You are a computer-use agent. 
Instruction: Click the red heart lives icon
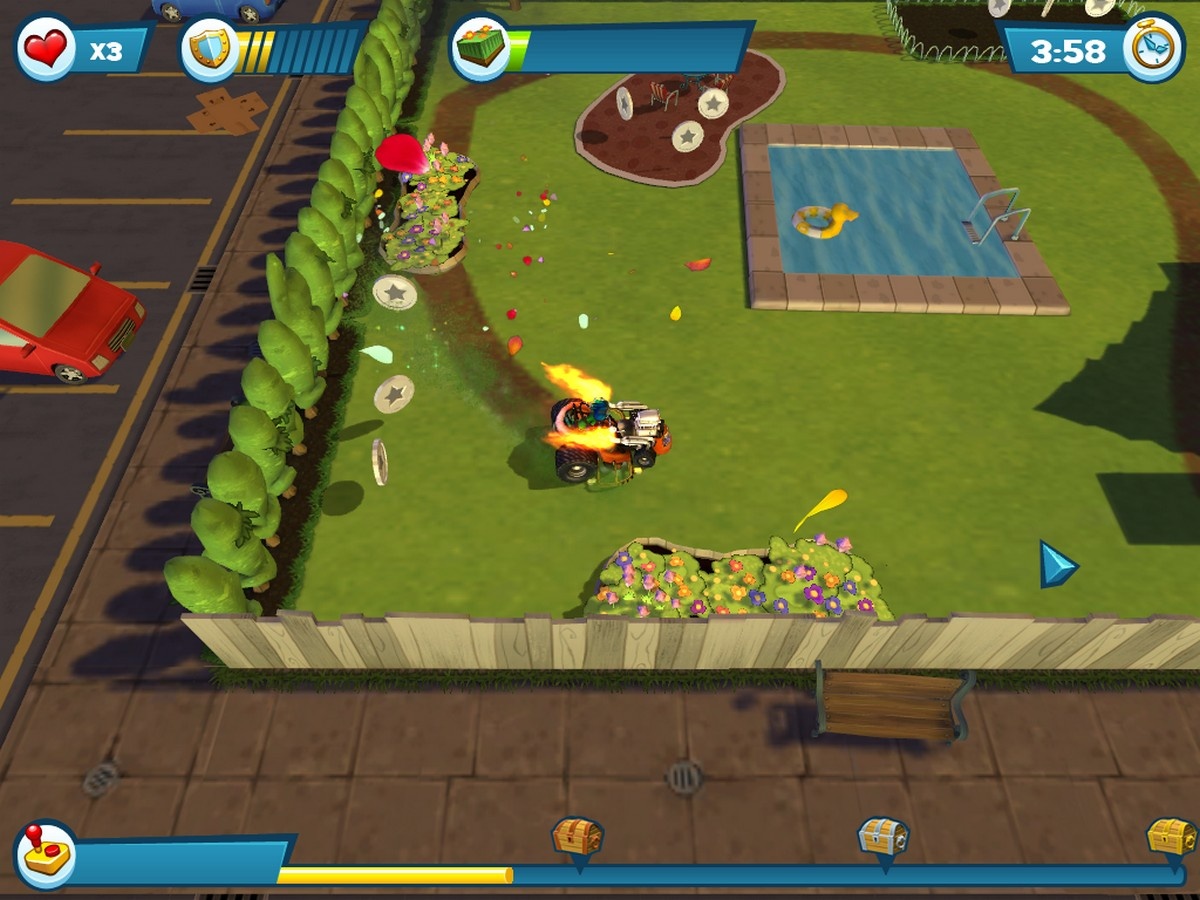pyautogui.click(x=46, y=47)
